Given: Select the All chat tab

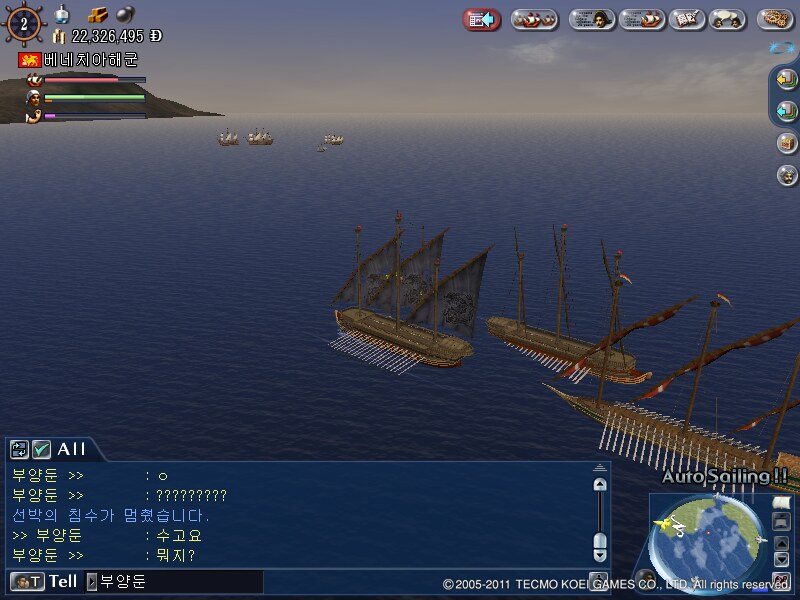Looking at the screenshot, I should pyautogui.click(x=71, y=450).
